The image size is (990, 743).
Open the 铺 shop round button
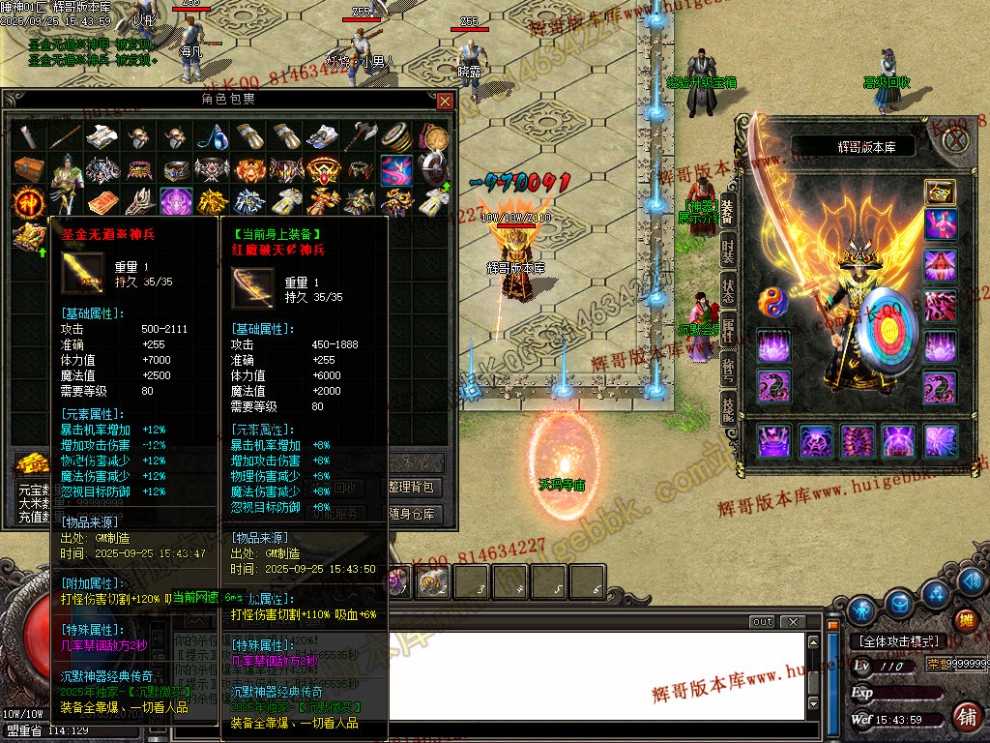[966, 716]
